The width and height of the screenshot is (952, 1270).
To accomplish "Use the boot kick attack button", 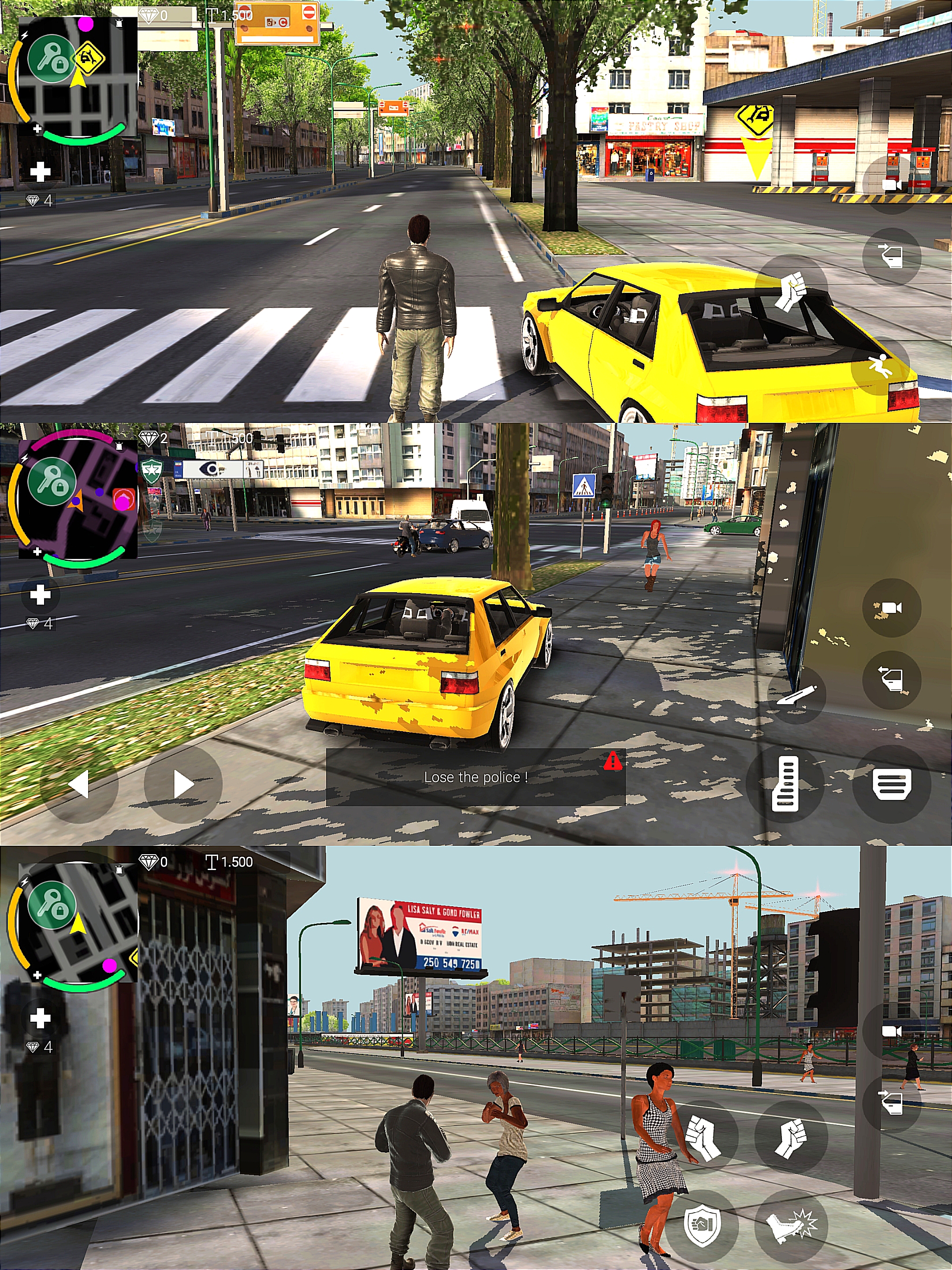I will (791, 1224).
